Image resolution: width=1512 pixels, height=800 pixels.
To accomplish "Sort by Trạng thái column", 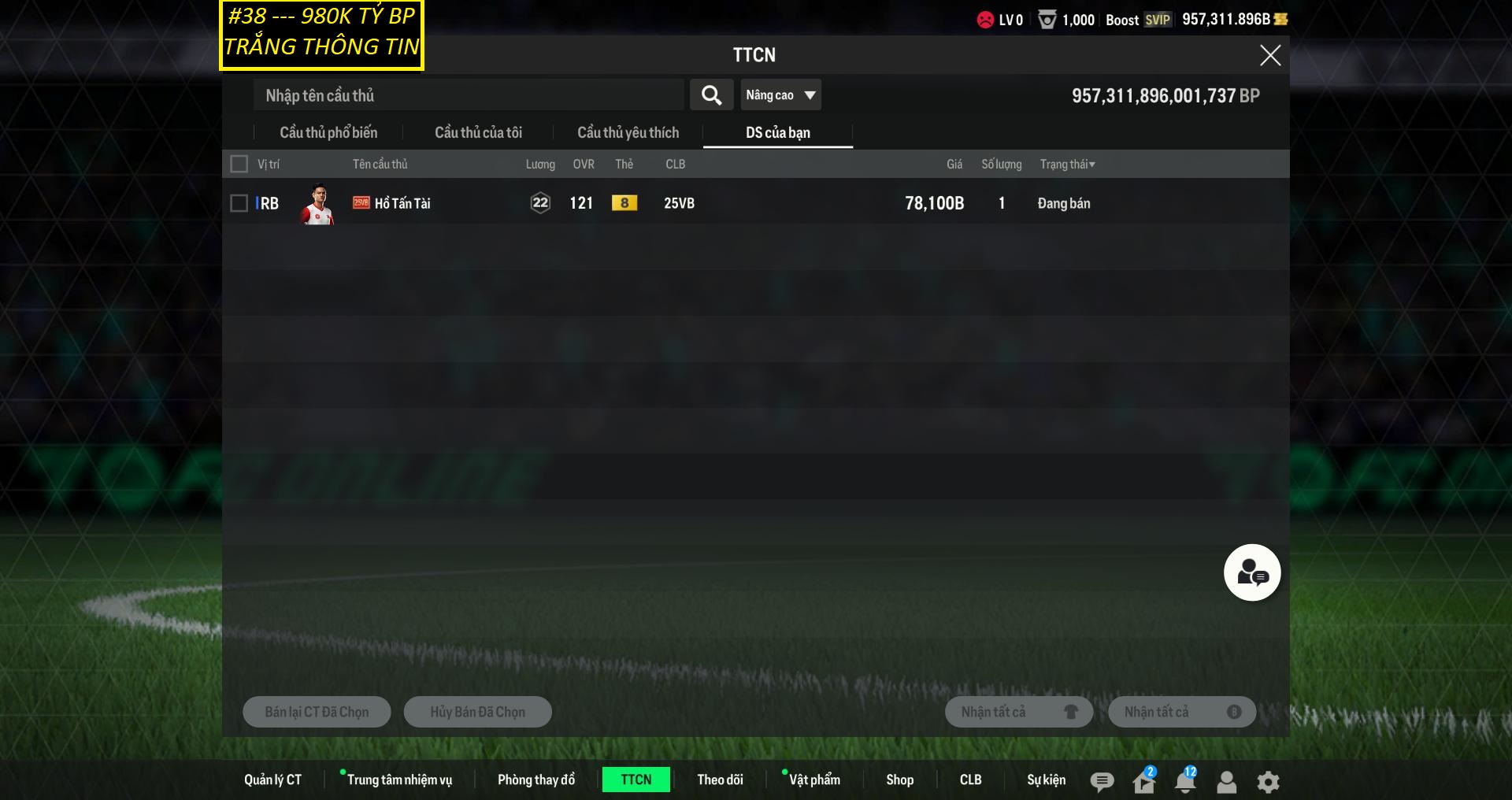I will [x=1067, y=164].
